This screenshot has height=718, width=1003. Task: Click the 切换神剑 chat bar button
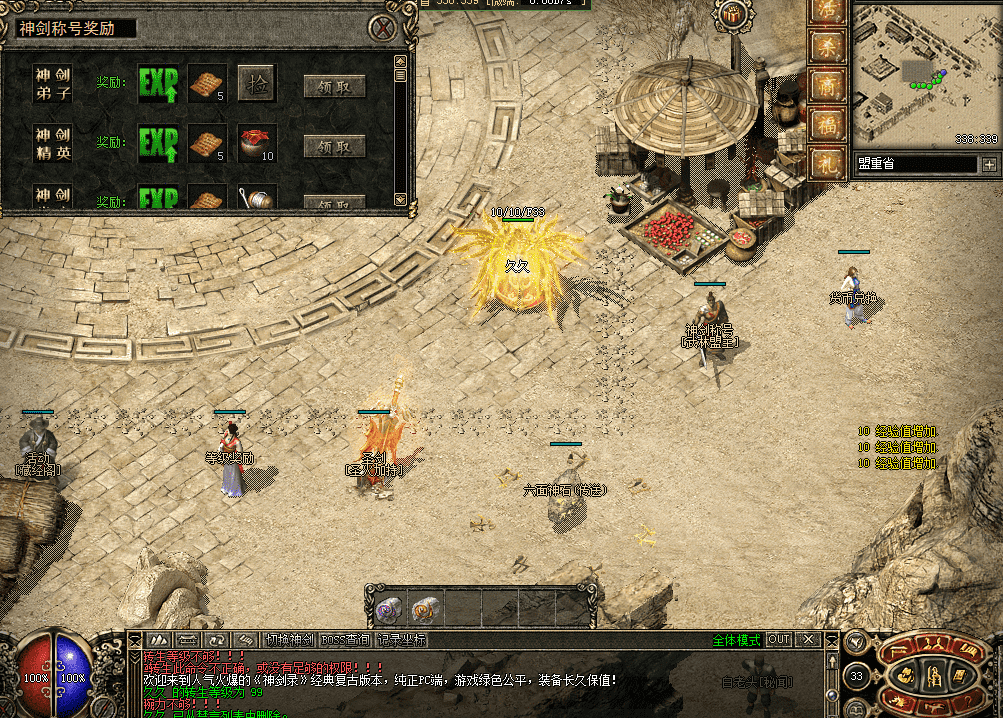[290, 640]
